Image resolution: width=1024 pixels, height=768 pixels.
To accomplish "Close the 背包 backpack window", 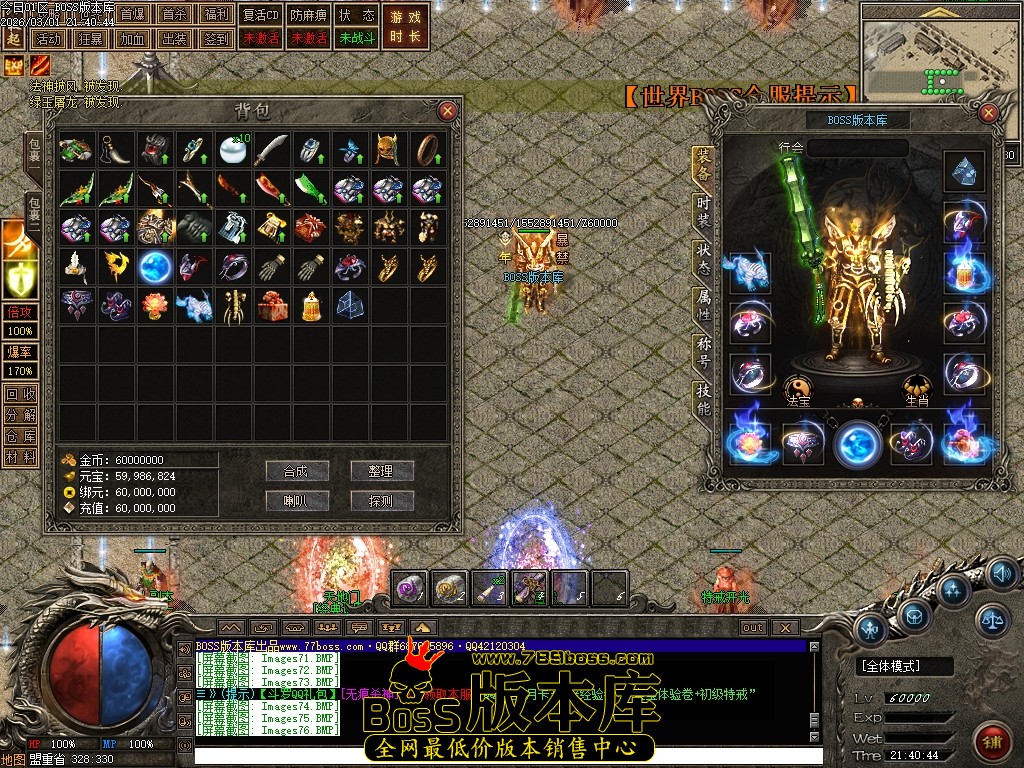I will tap(448, 110).
